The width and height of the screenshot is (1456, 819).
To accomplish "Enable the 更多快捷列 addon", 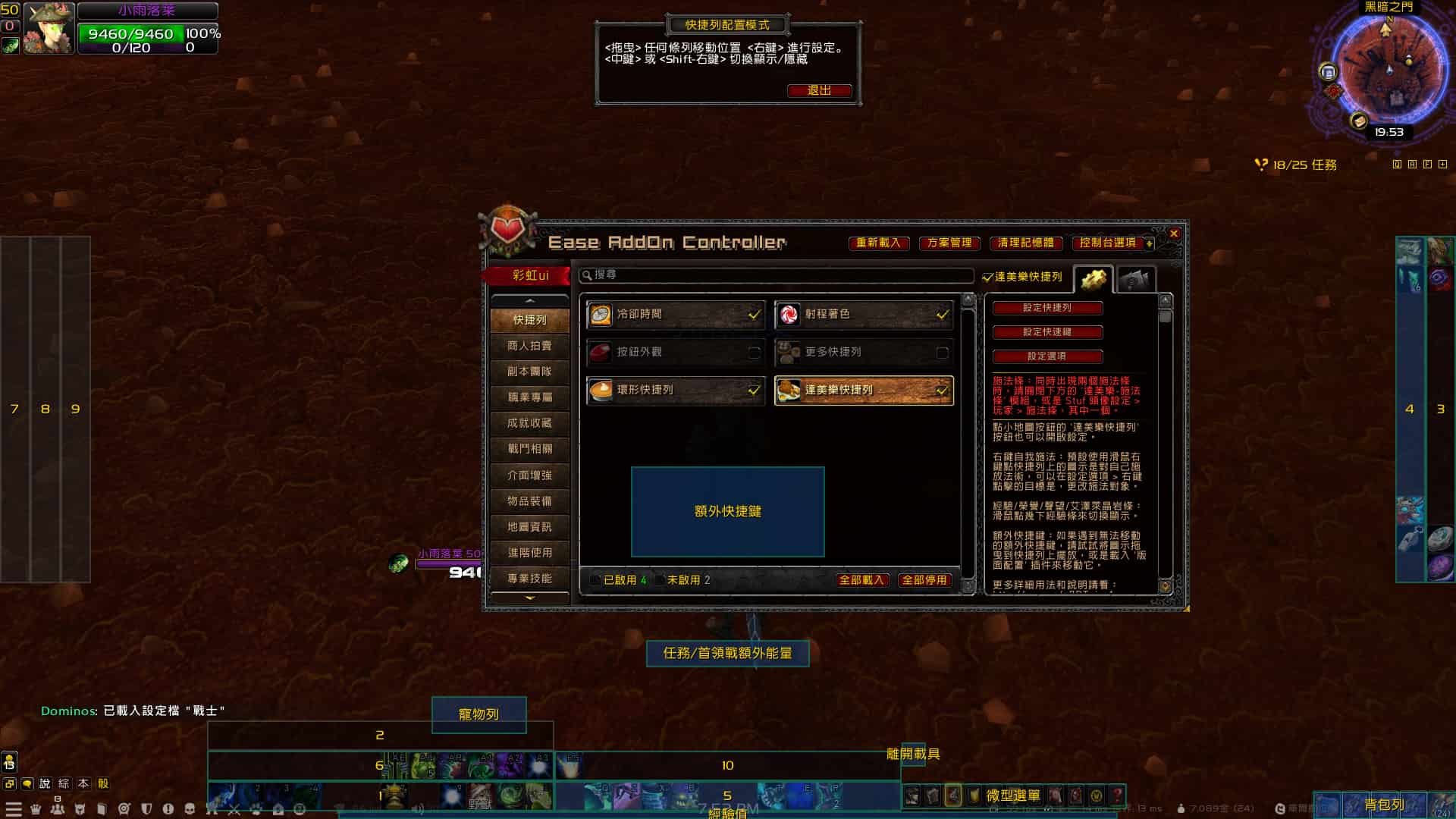I will 942,353.
